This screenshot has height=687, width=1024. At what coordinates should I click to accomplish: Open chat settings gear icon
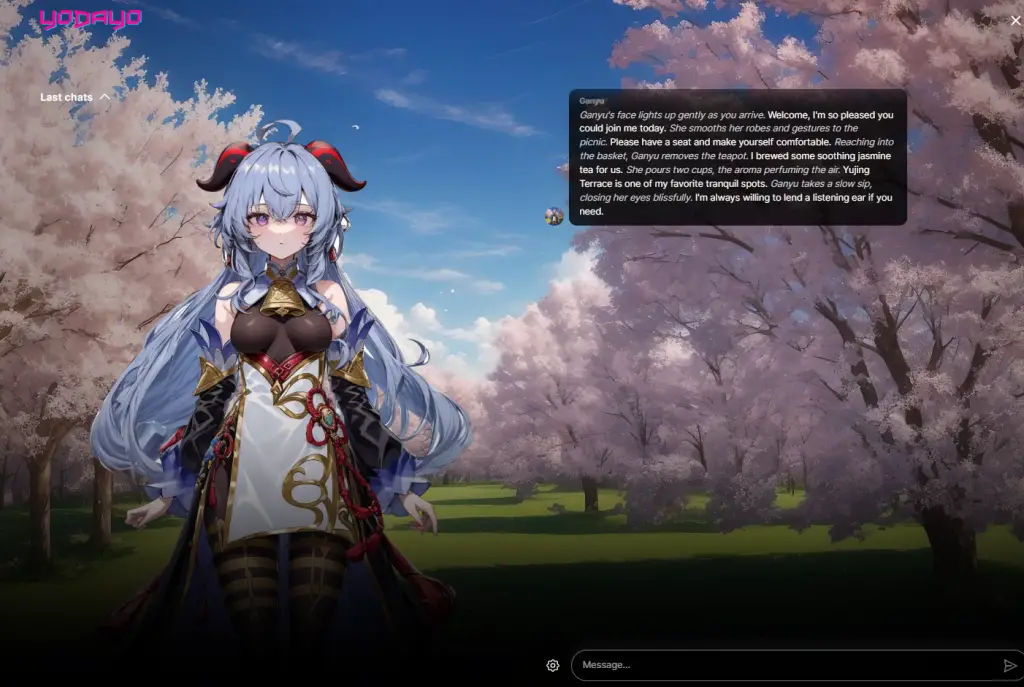click(x=553, y=665)
